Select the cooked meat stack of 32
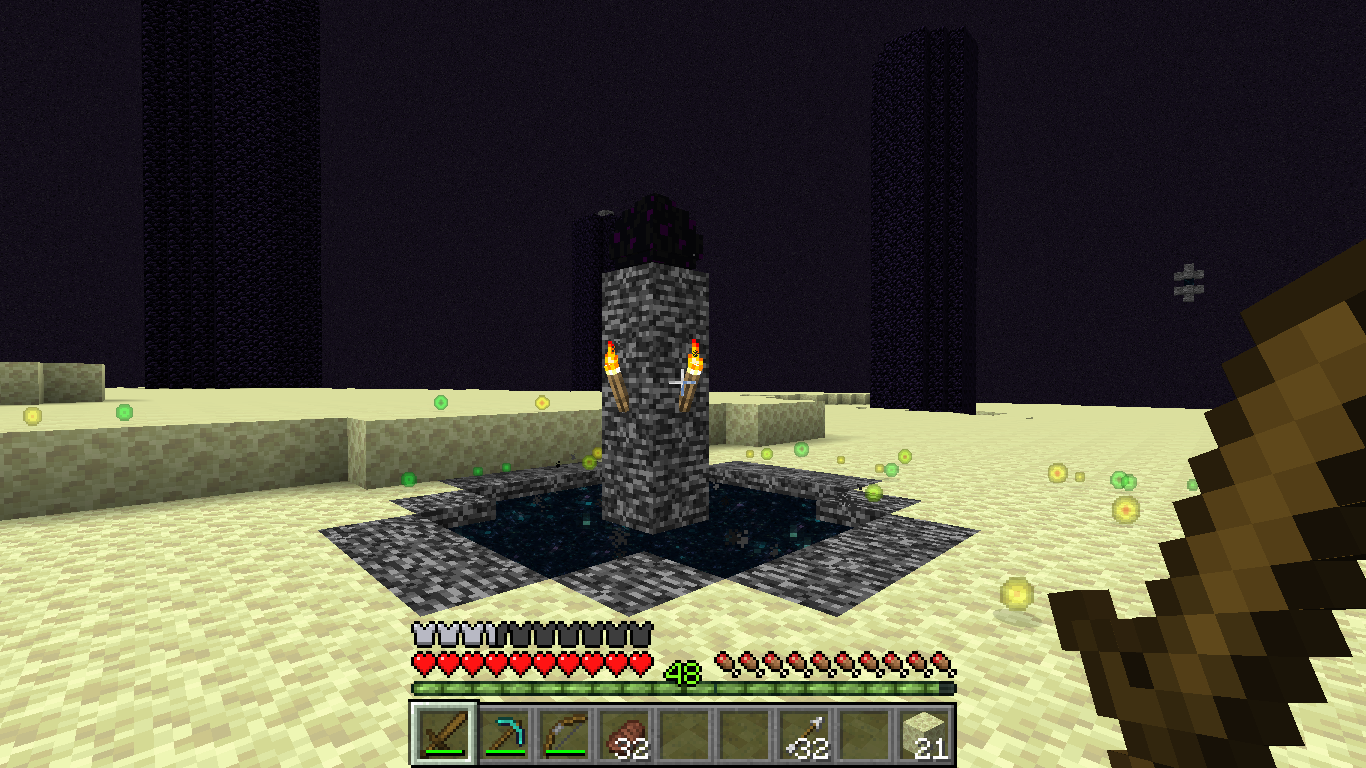 tap(624, 735)
